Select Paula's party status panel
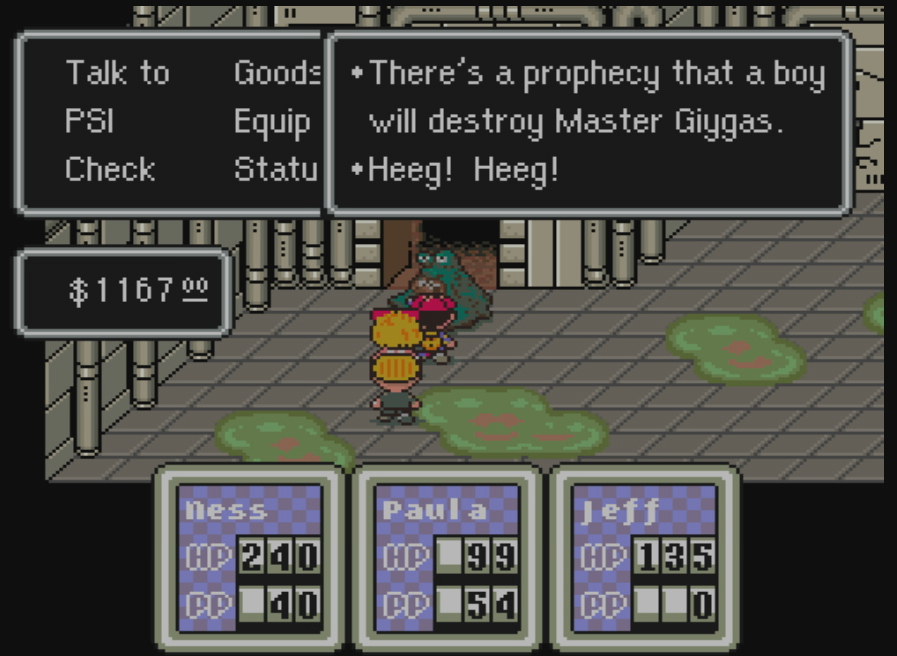 click(x=447, y=558)
